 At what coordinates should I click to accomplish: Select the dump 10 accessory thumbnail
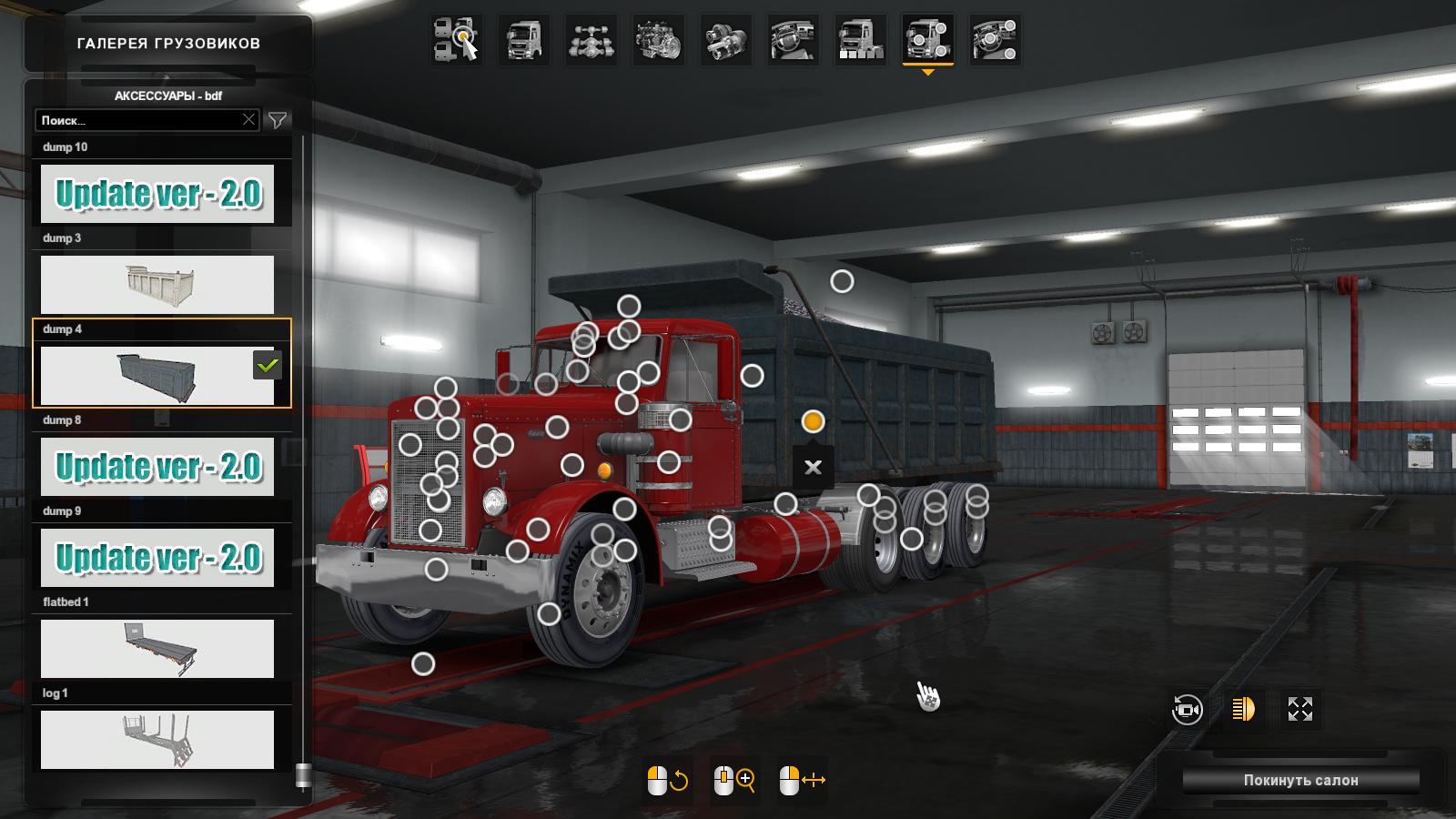157,194
